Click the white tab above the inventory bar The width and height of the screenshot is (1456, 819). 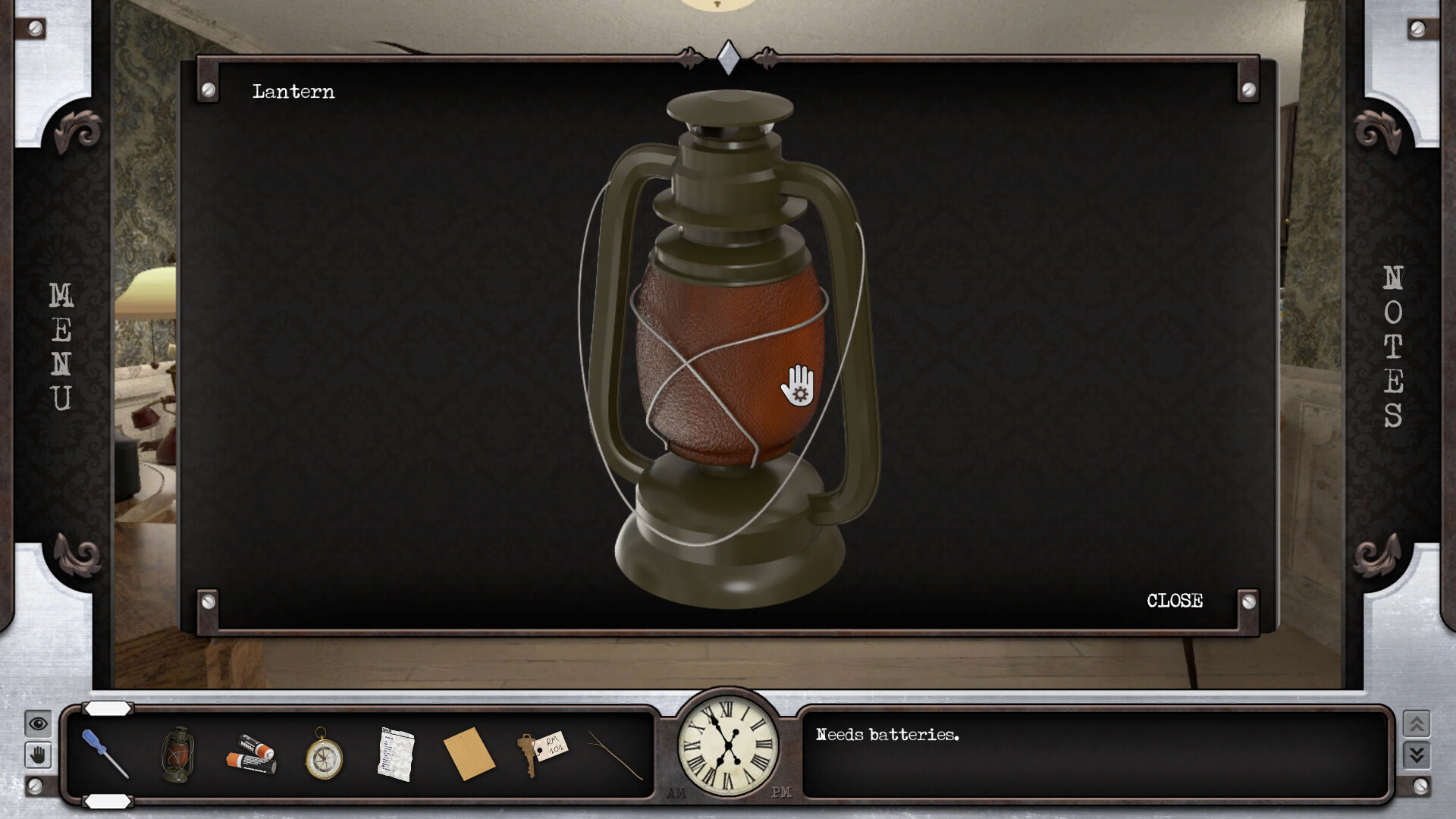[x=107, y=710]
